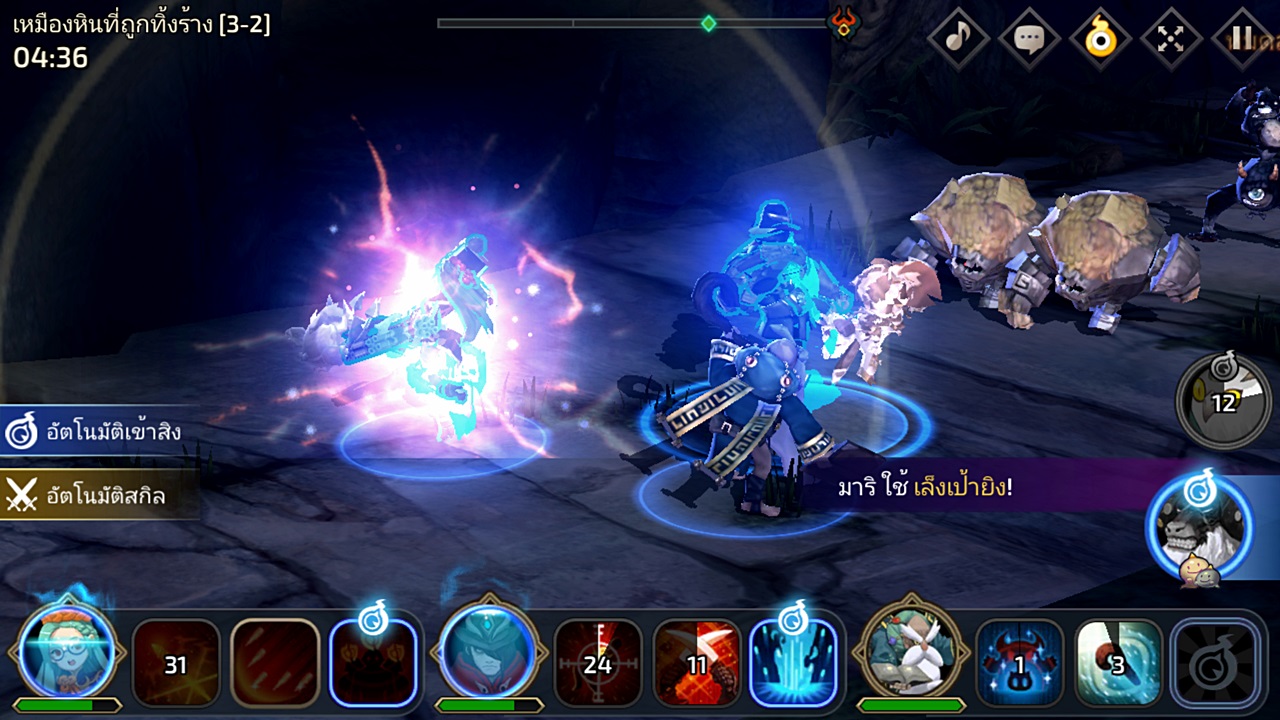This screenshot has height=720, width=1280.
Task: Toggle auto Zing (อัตโนมัติเข้าสิง)
Action: pyautogui.click(x=95, y=432)
